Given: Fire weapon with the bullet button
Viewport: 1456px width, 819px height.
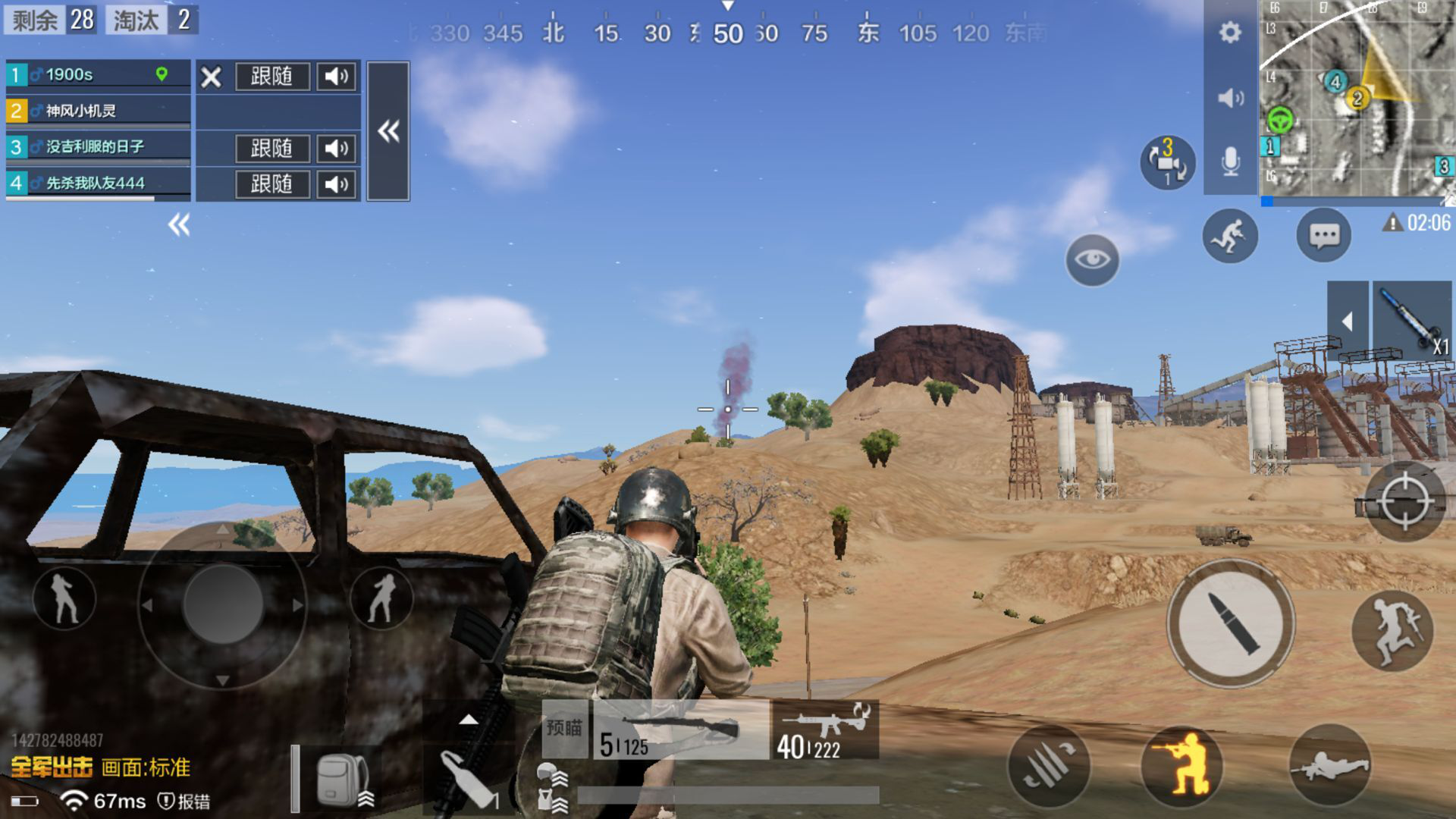Looking at the screenshot, I should pos(1230,623).
